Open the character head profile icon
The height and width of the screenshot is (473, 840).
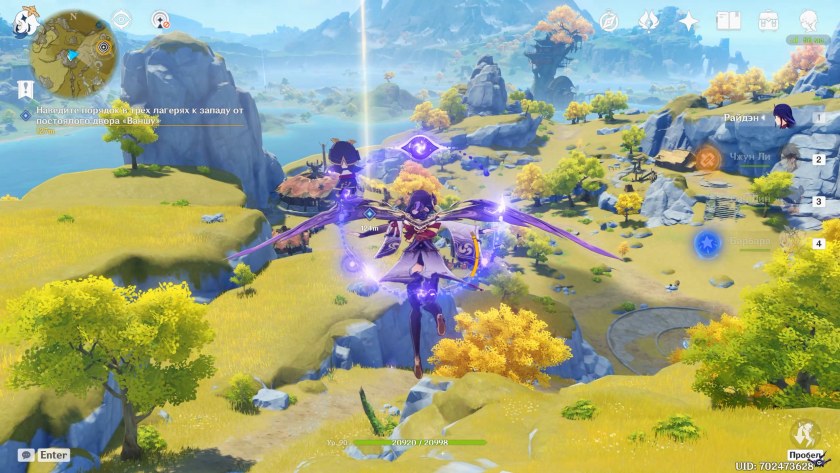pyautogui.click(x=807, y=20)
